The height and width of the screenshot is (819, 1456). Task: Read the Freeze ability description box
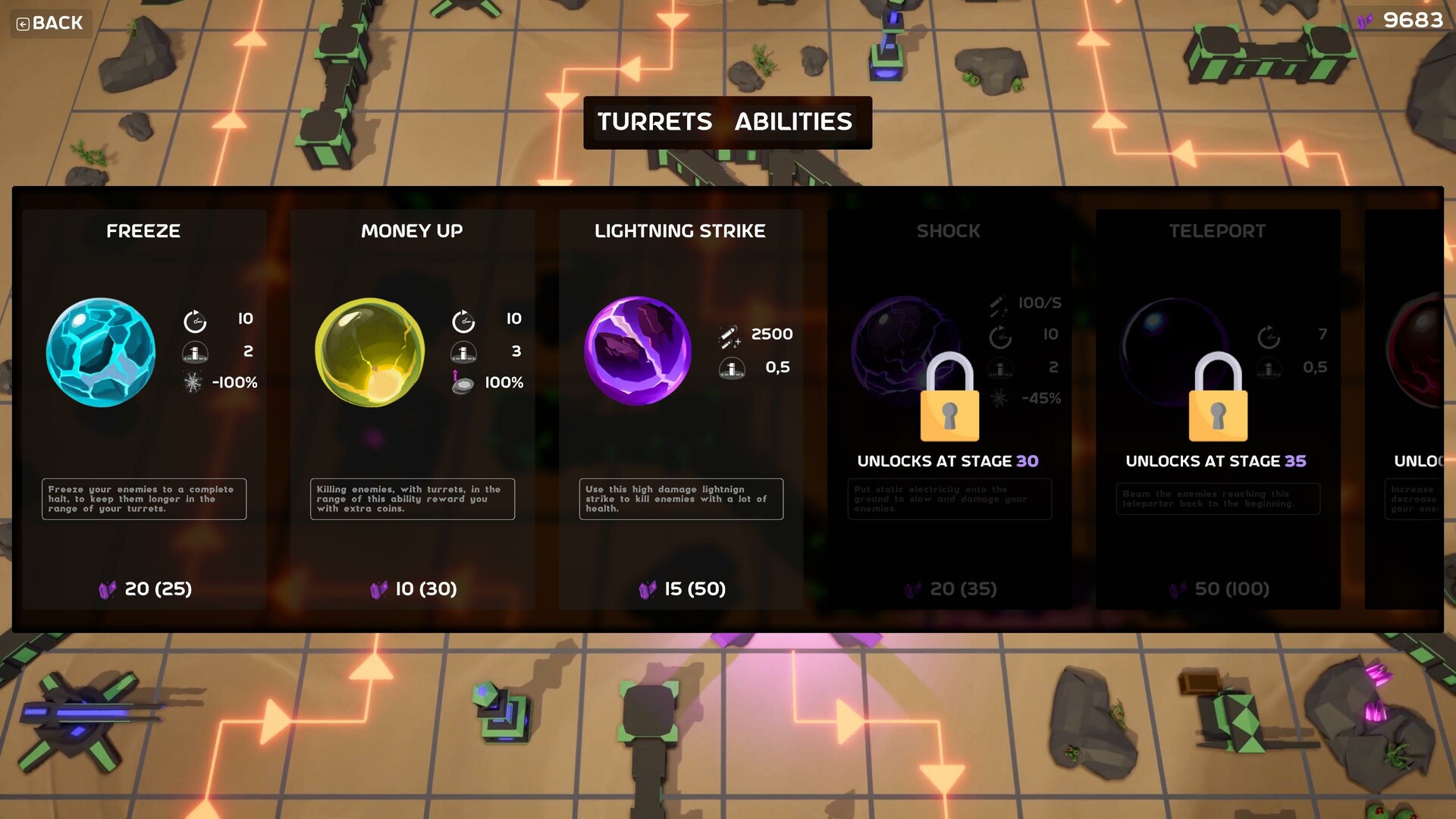[144, 499]
